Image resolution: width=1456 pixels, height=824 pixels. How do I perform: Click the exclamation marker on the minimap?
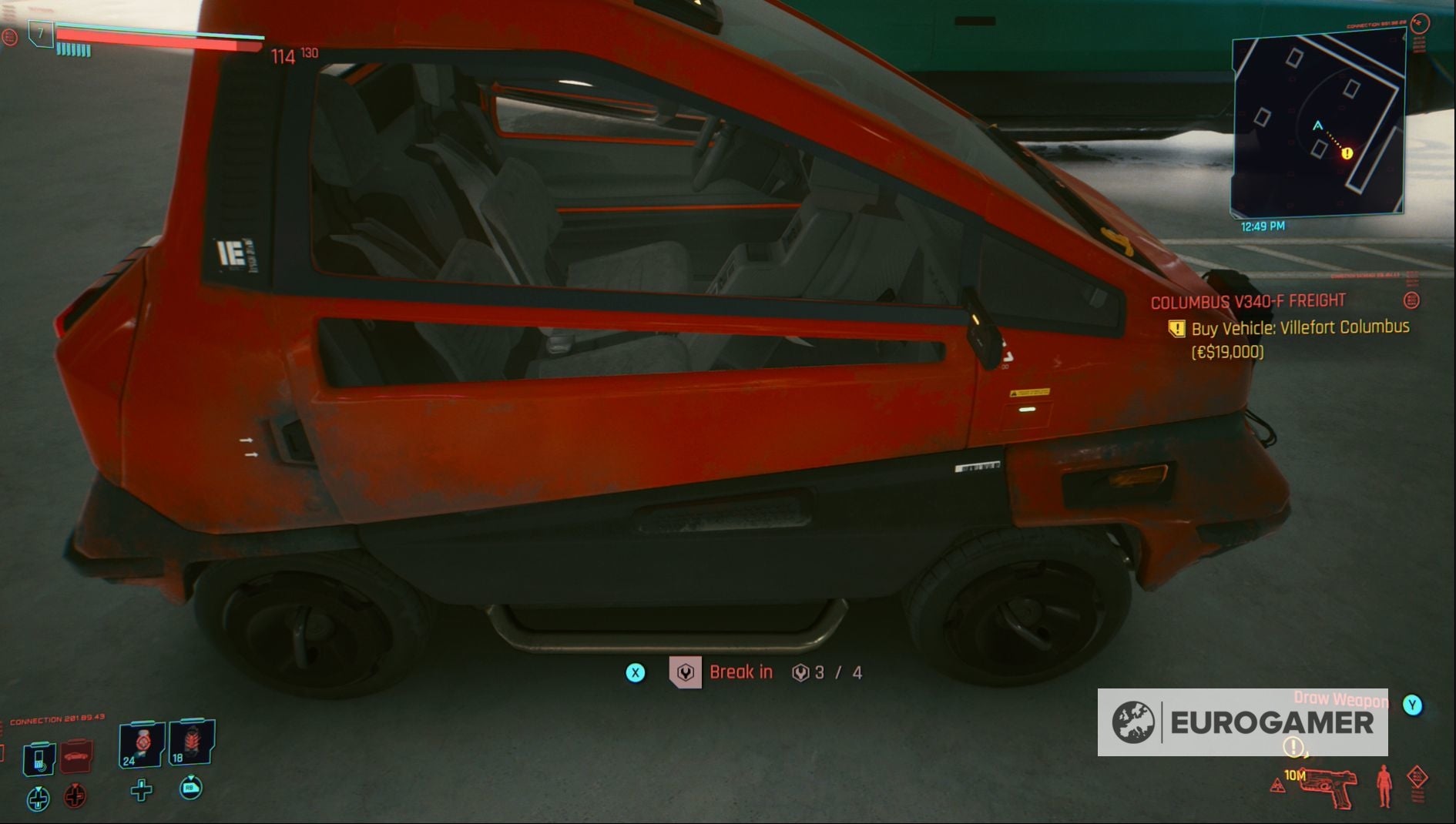(x=1346, y=154)
